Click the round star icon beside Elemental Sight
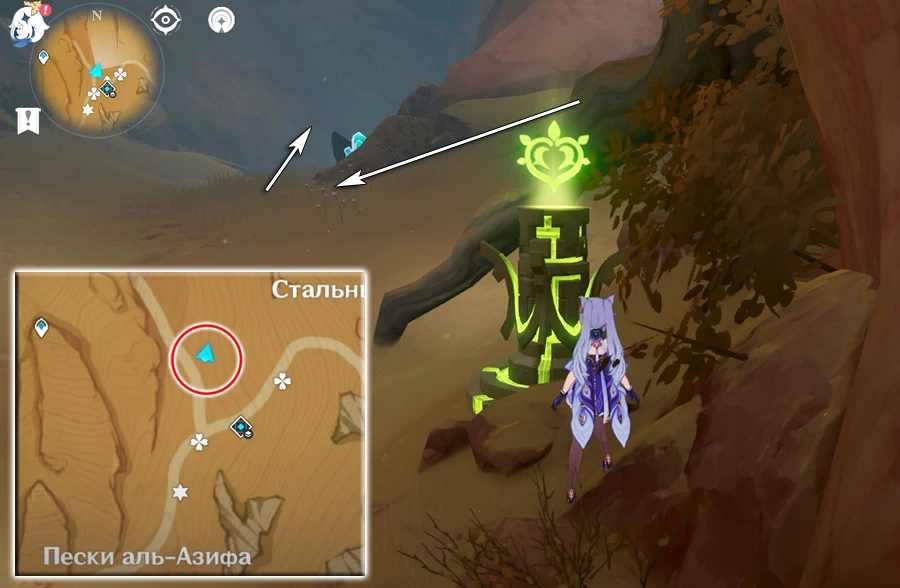The image size is (900, 588). tap(222, 19)
